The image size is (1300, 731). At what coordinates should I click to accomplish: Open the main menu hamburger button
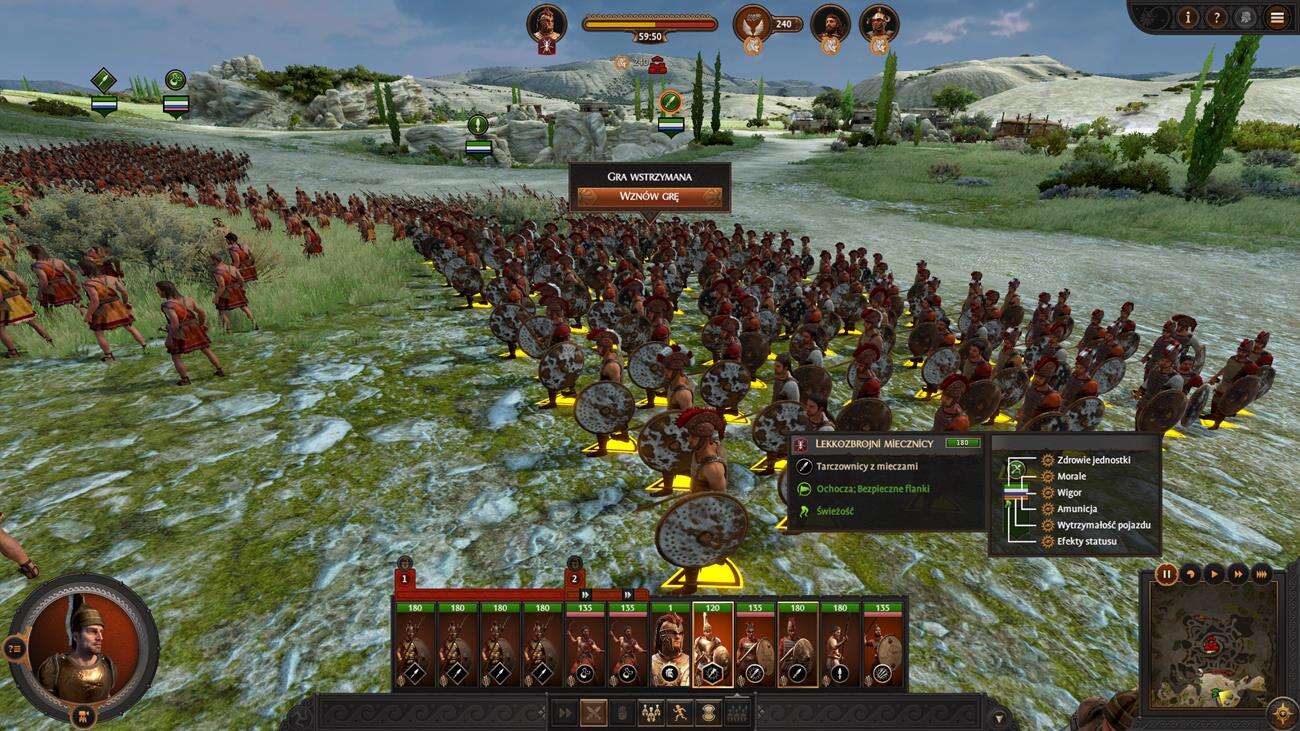[x=1276, y=17]
